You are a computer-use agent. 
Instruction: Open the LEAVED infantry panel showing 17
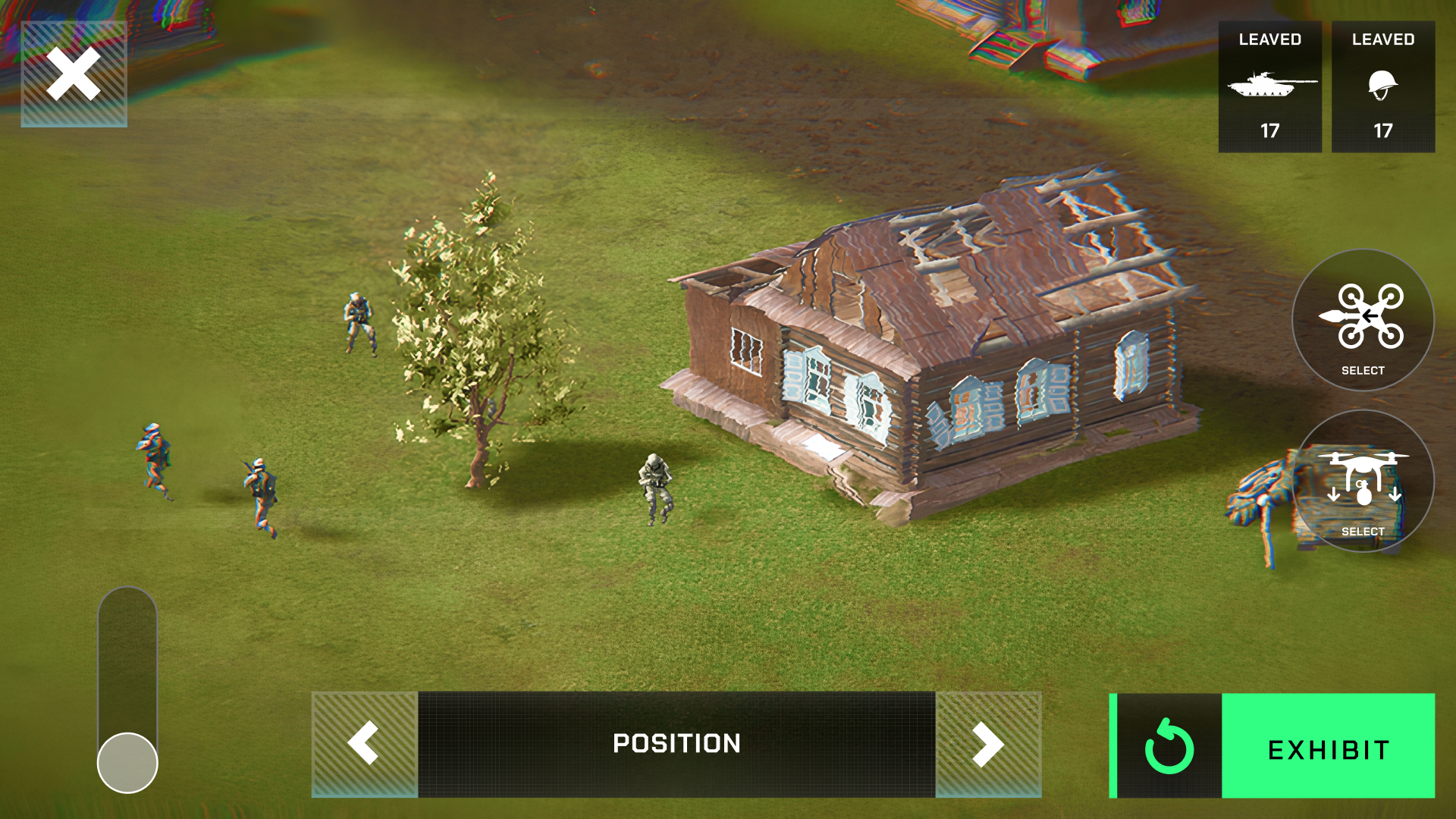tap(1383, 86)
